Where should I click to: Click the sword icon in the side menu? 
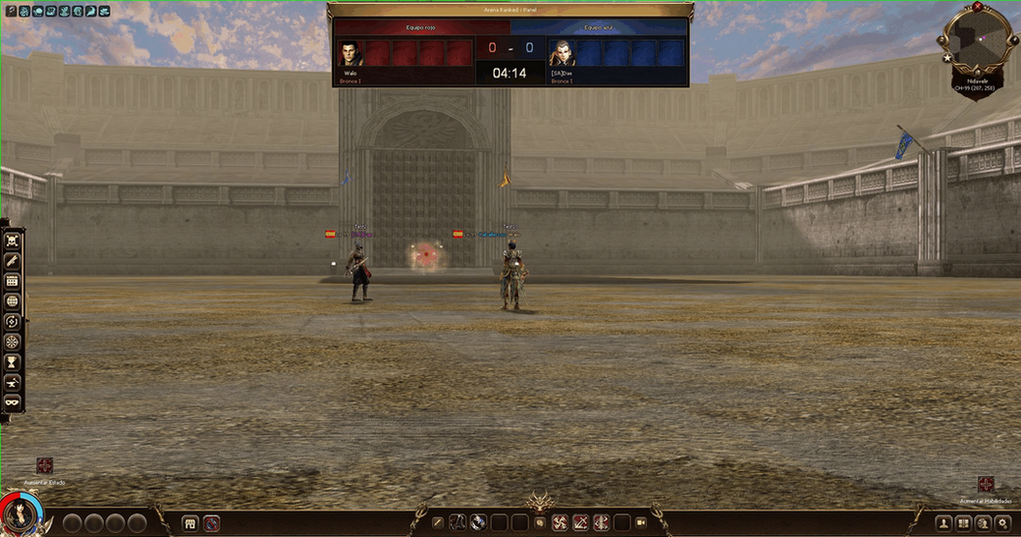click(x=13, y=260)
